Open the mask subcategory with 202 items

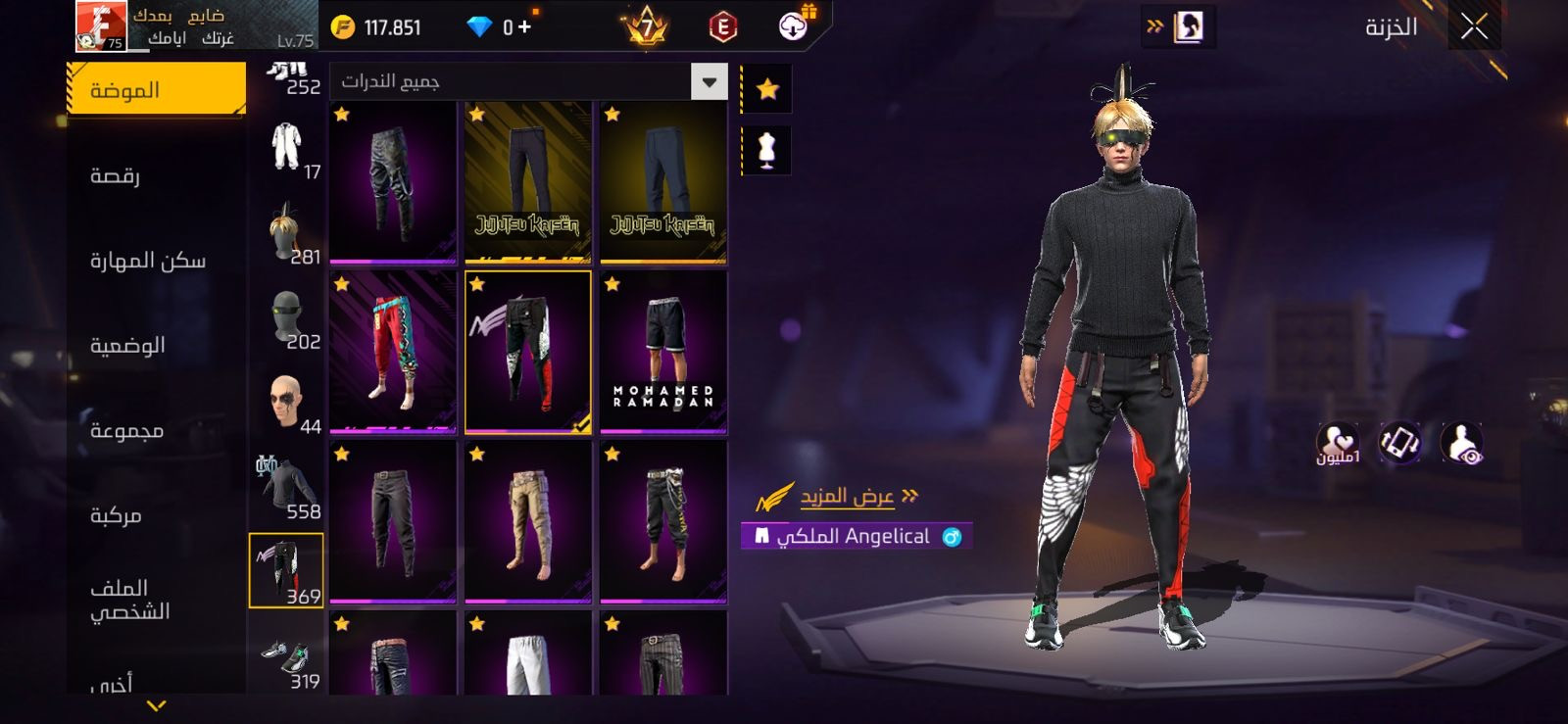[x=286, y=319]
